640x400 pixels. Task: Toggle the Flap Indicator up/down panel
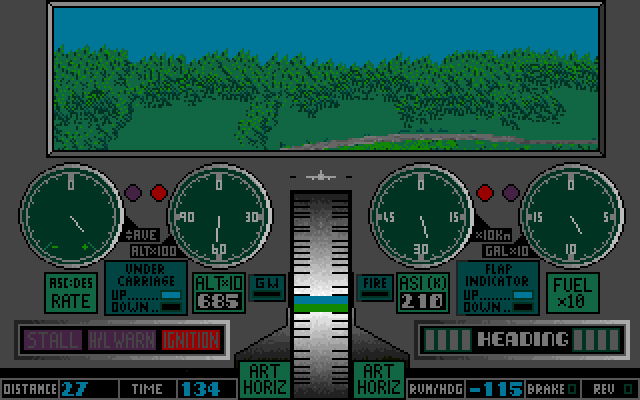497,287
